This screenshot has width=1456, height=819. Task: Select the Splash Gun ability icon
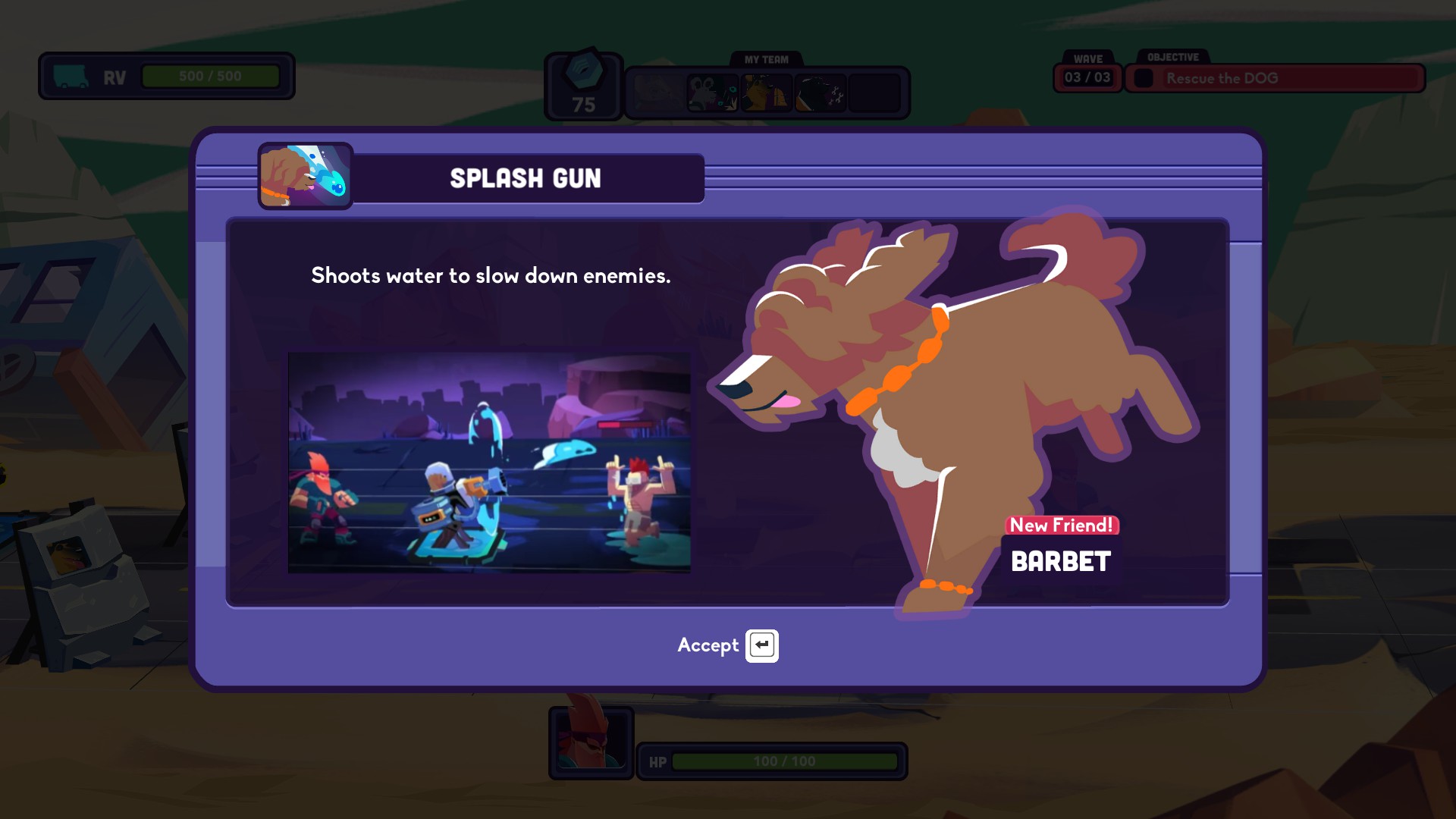point(305,177)
